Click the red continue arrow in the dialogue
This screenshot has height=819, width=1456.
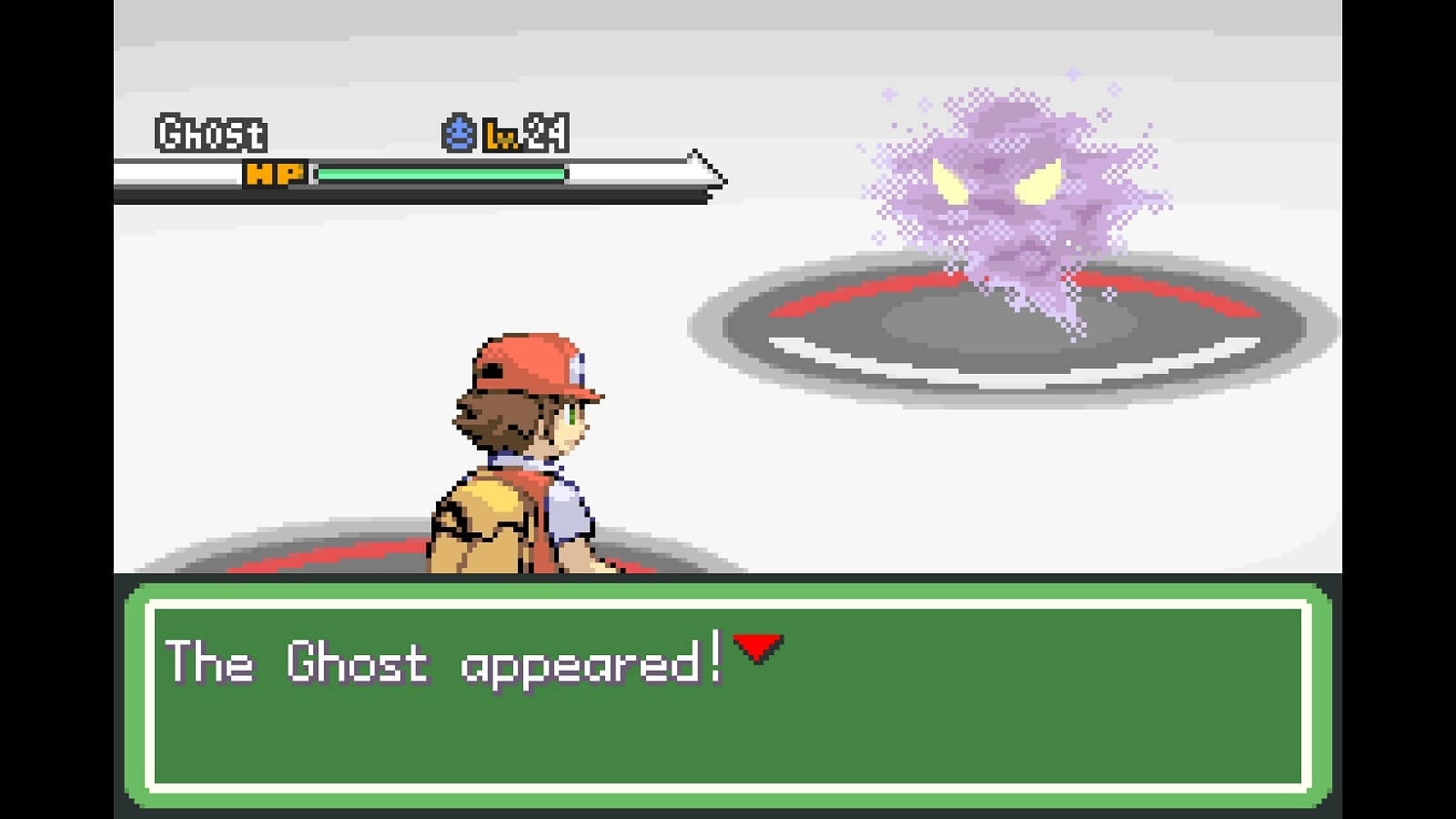(x=758, y=648)
